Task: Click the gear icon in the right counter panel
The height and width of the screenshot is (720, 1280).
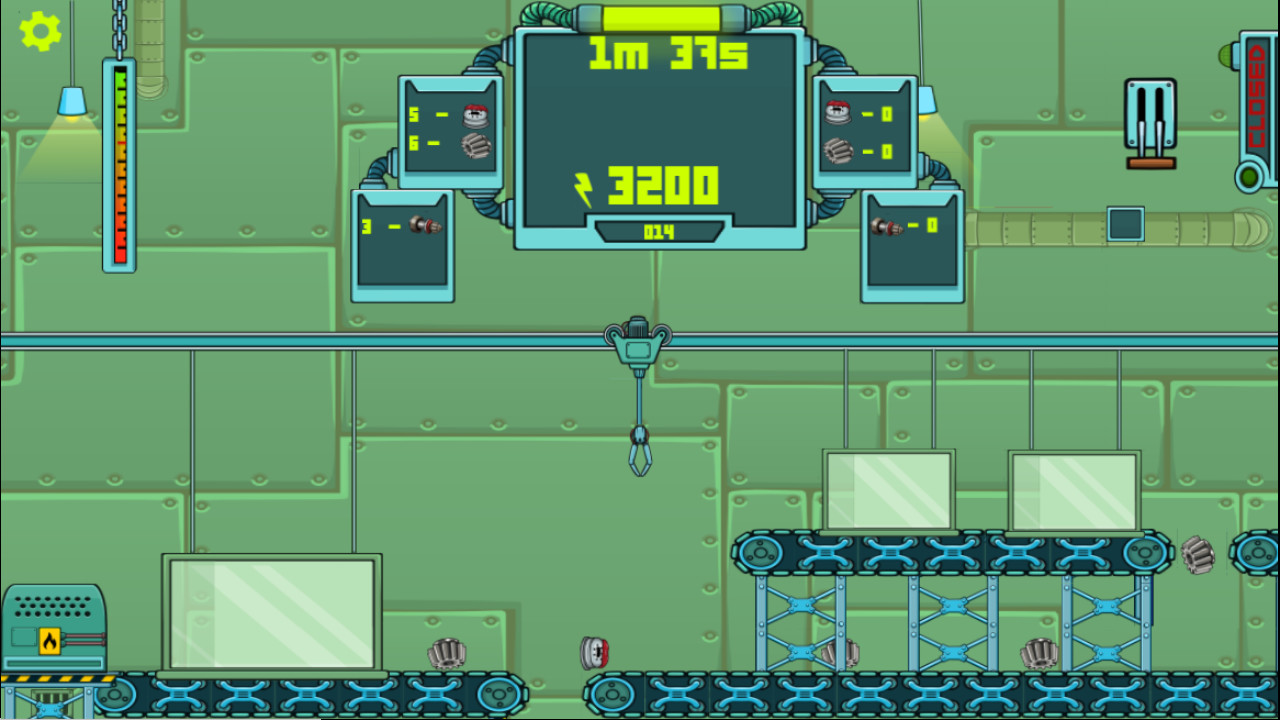Action: click(837, 151)
